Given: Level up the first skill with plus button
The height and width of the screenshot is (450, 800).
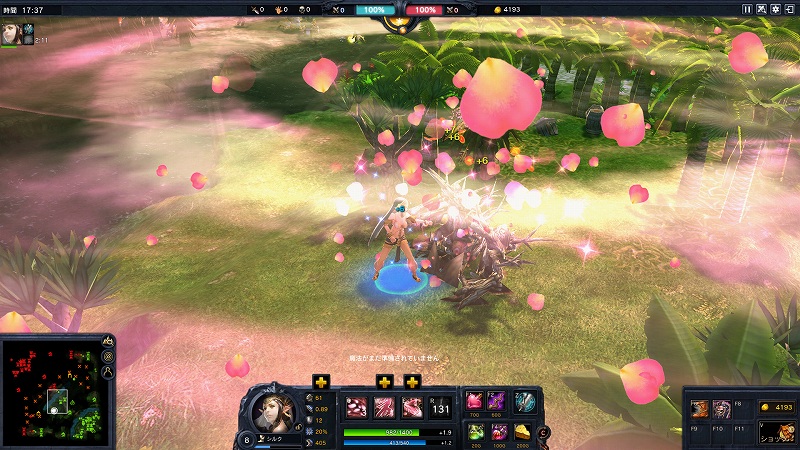Looking at the screenshot, I should pyautogui.click(x=321, y=381).
